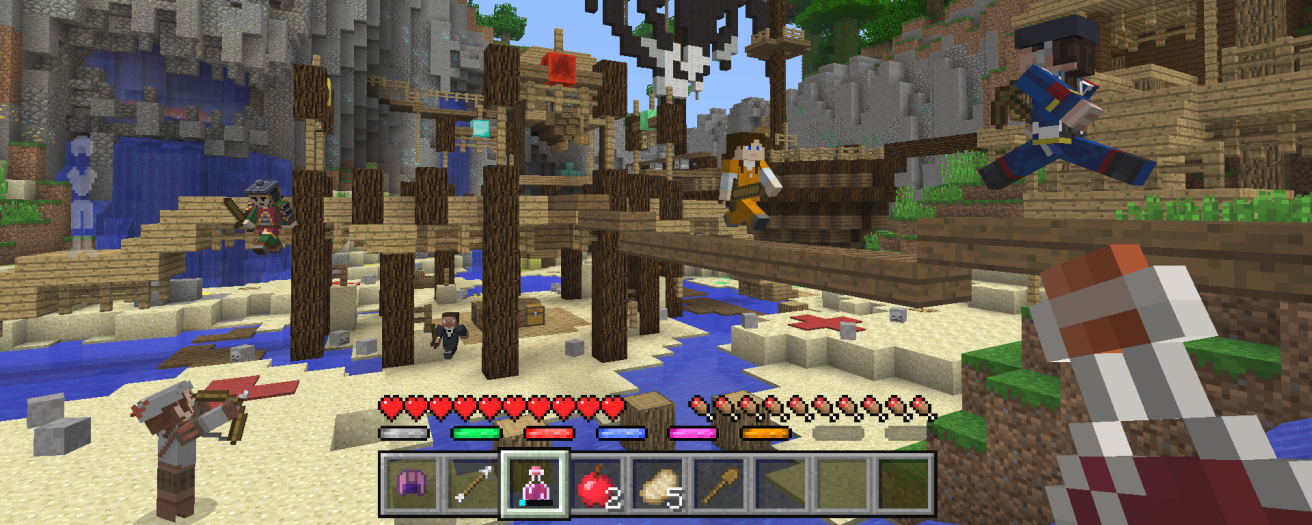Choose the pink potion hotbar slot

tap(533, 484)
